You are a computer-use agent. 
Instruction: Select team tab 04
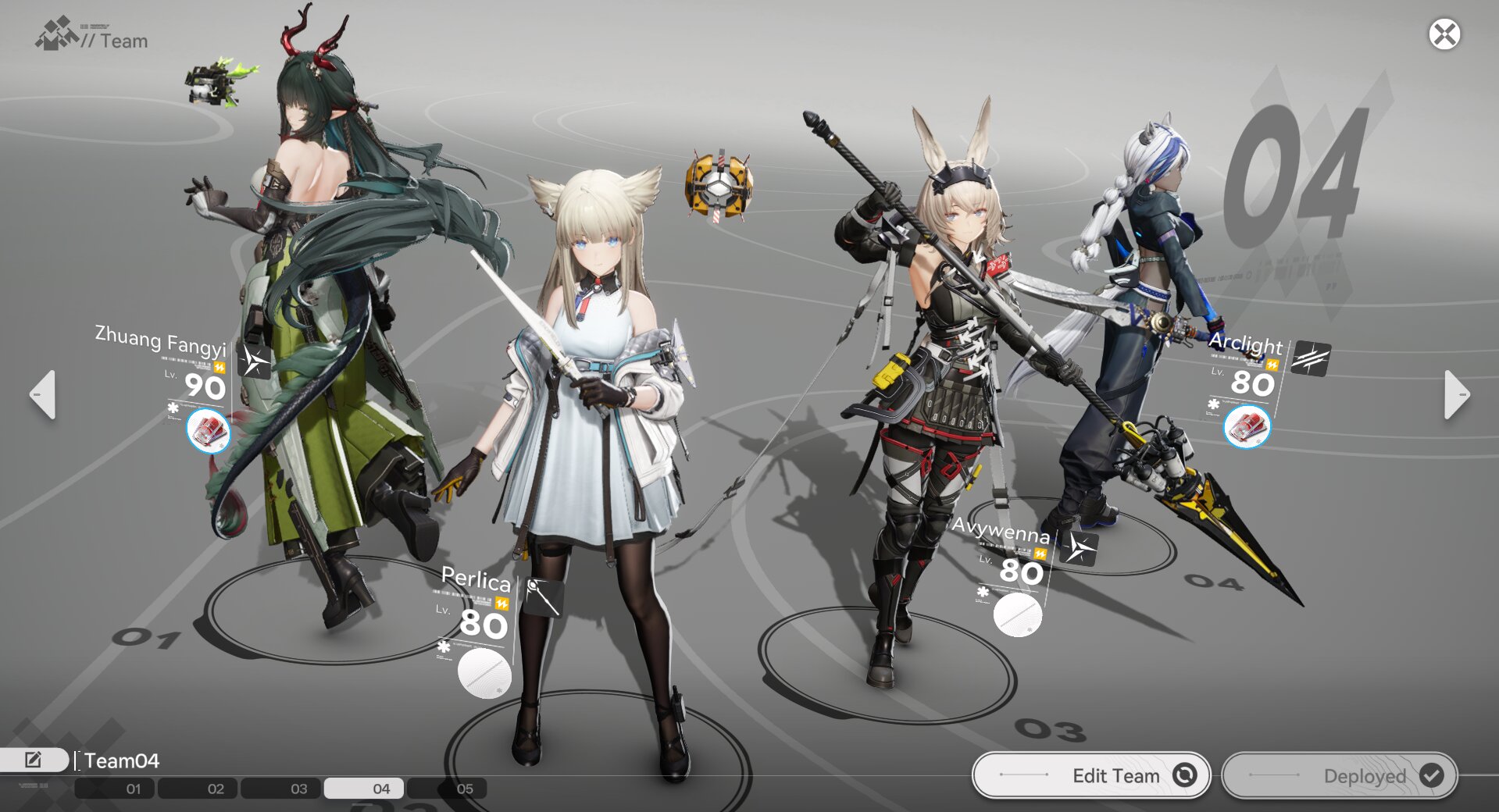coord(381,789)
